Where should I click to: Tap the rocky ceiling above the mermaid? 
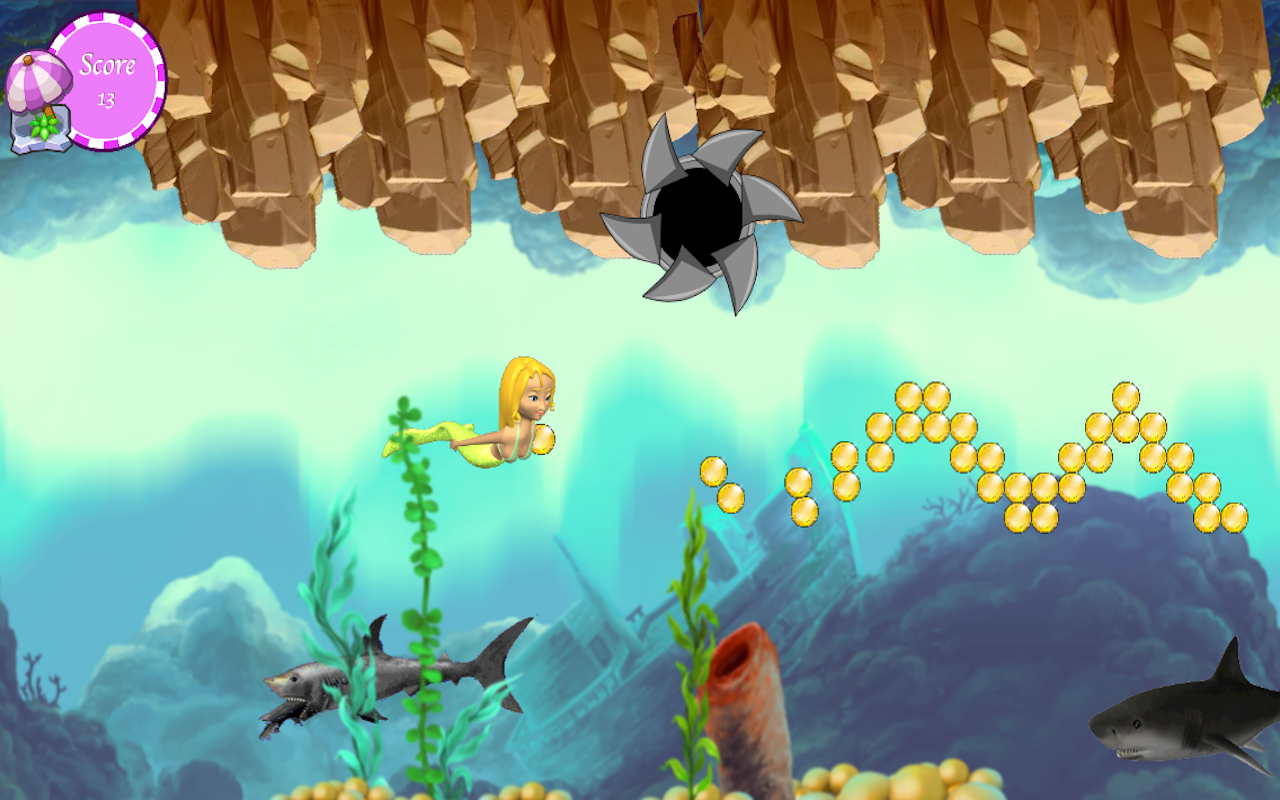tap(500, 120)
